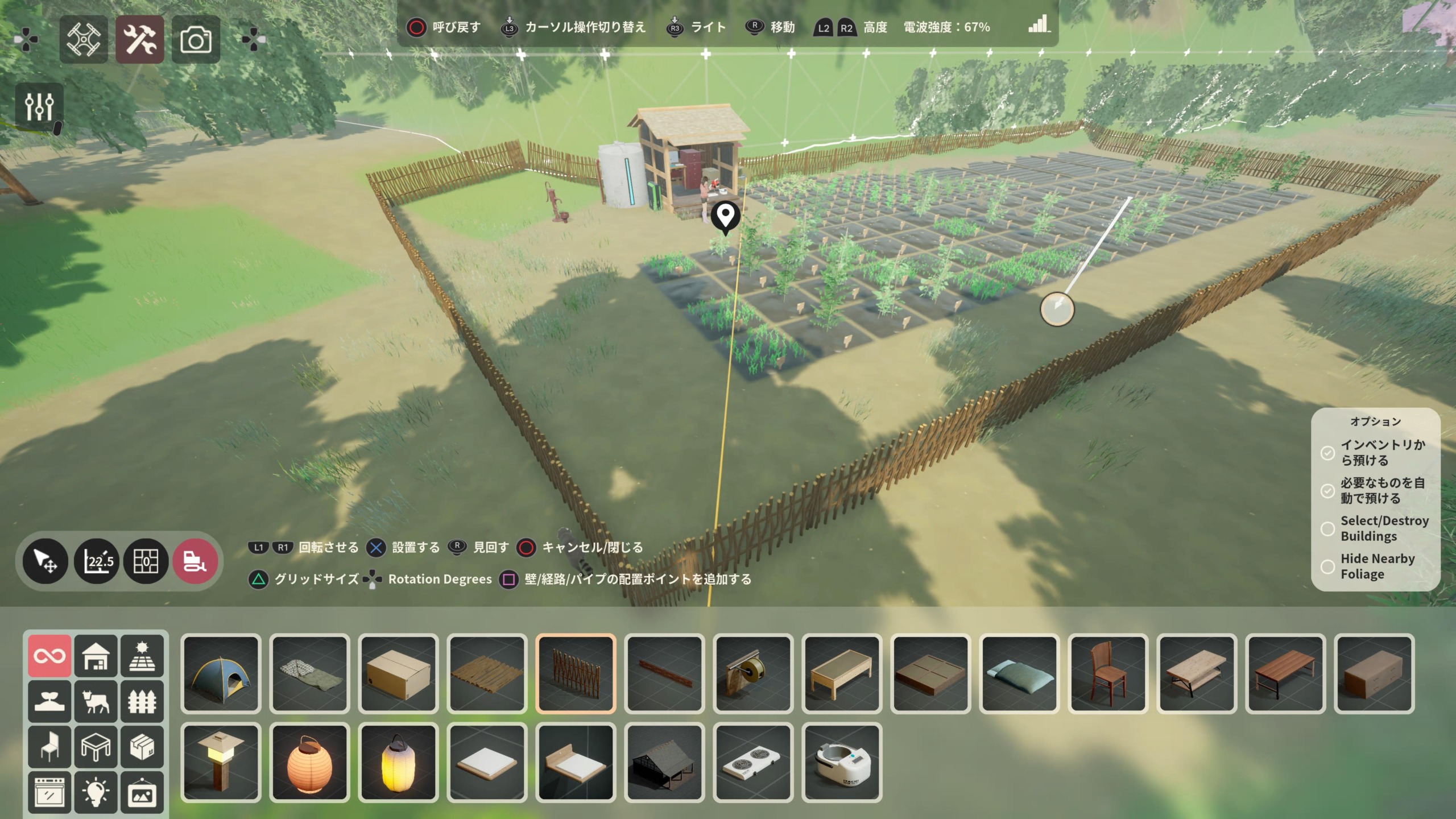
Task: Toggle the grid snap button
Action: pos(146,561)
